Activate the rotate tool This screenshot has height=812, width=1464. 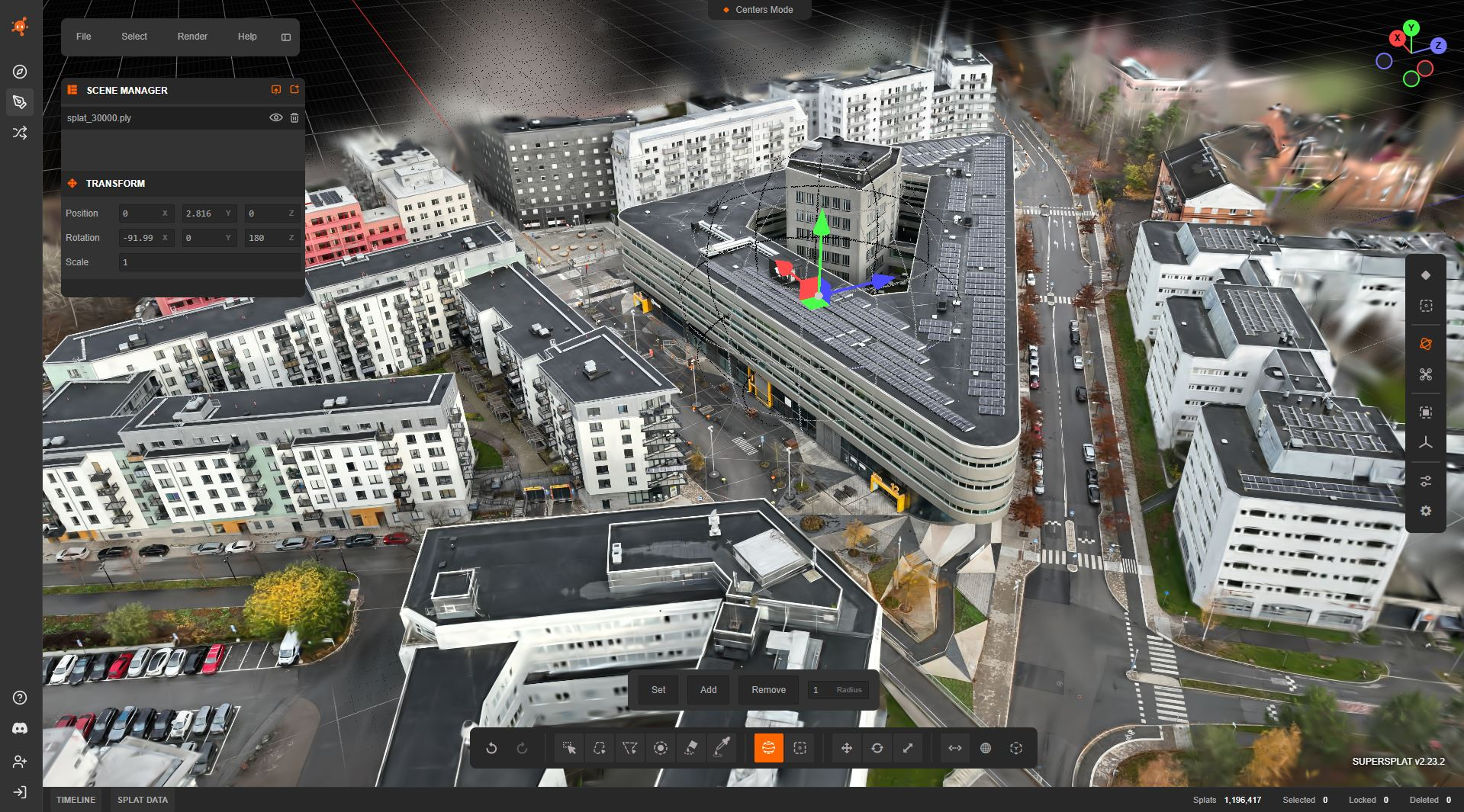pyautogui.click(x=877, y=748)
